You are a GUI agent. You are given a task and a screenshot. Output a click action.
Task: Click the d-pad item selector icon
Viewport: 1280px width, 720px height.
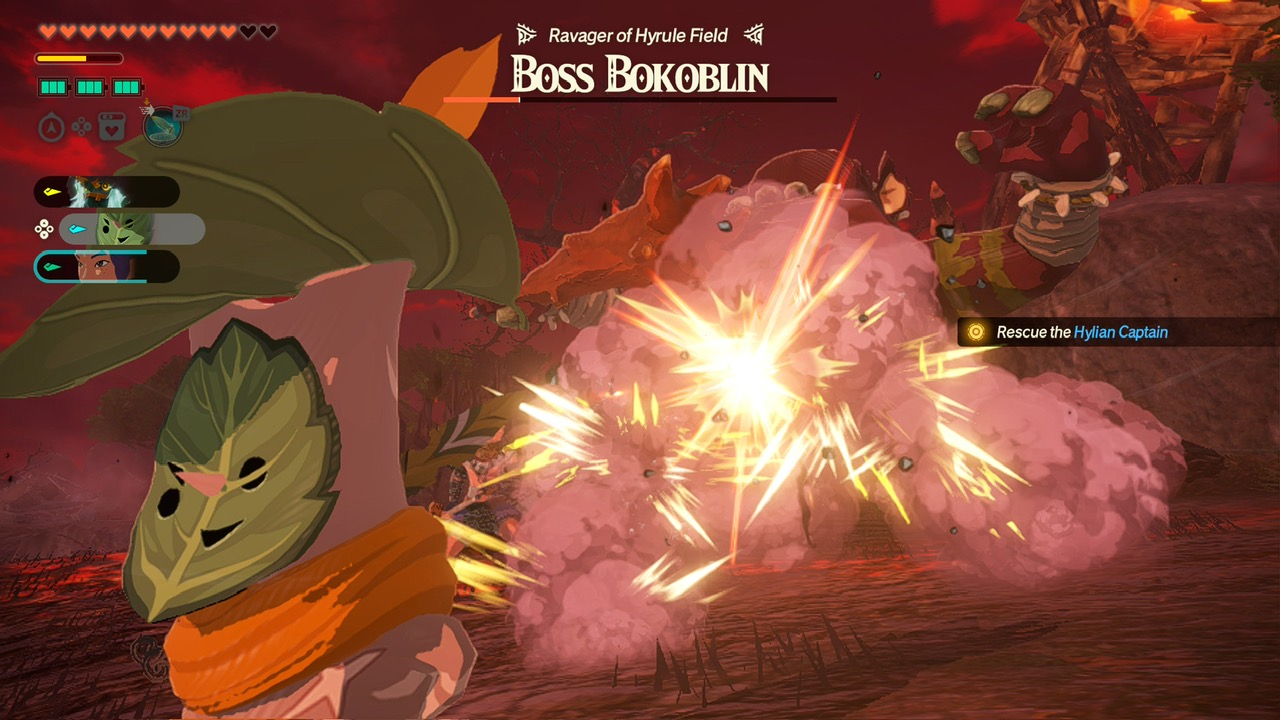point(80,126)
